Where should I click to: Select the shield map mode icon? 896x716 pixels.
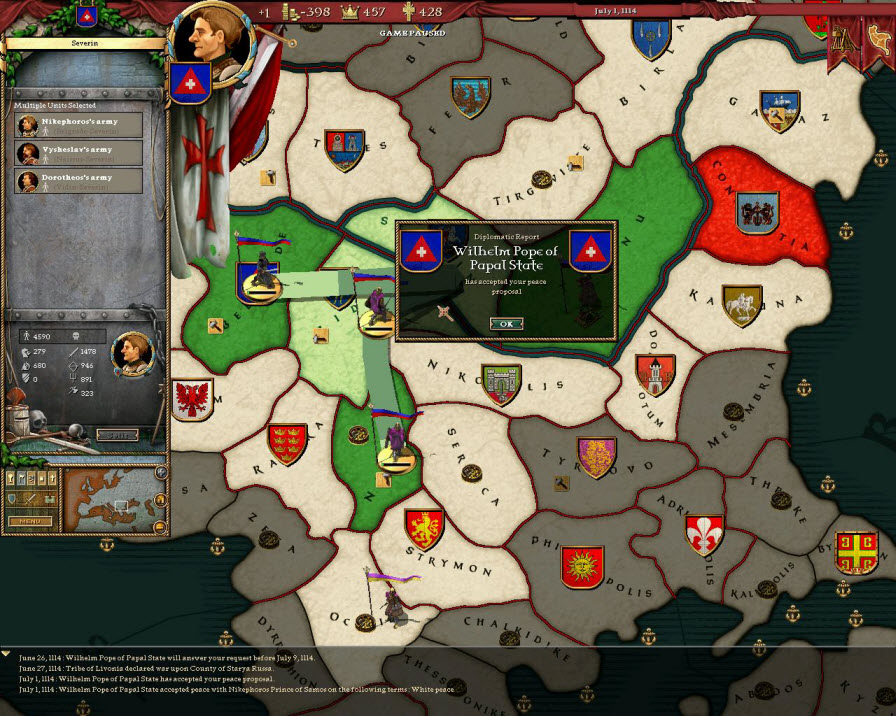tap(12, 500)
